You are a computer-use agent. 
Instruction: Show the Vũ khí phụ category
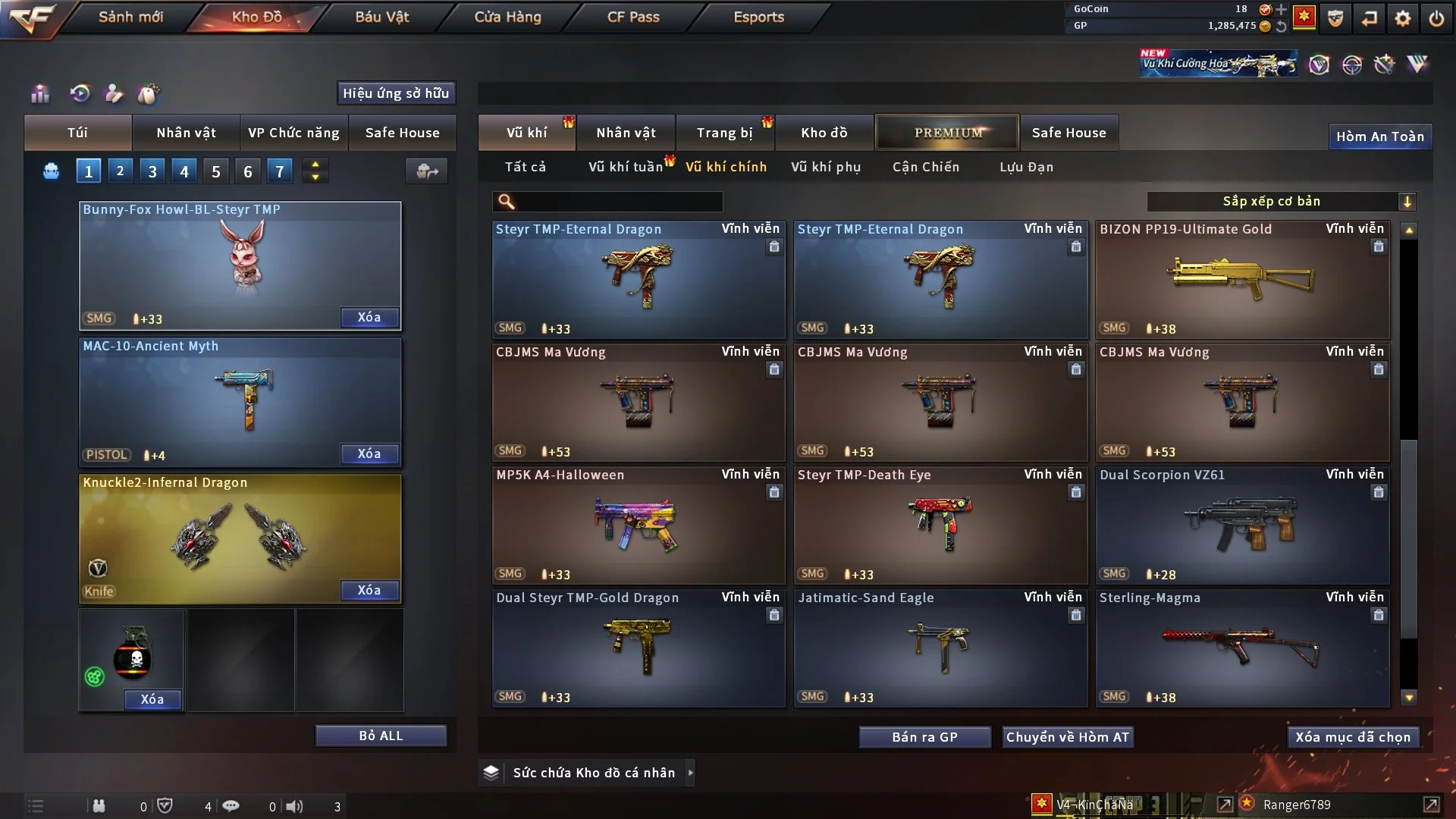825,167
